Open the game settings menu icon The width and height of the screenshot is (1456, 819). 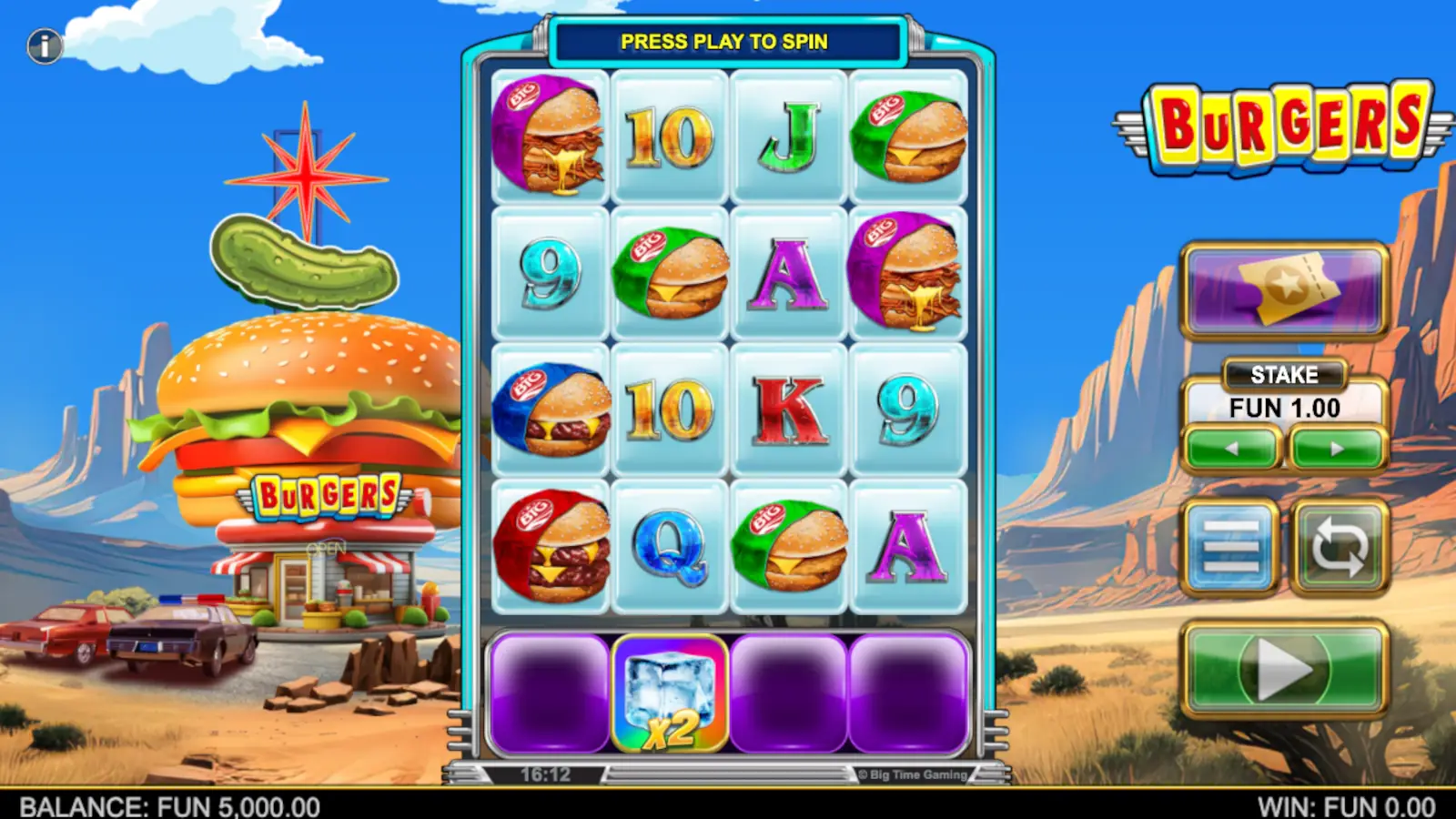point(1230,547)
